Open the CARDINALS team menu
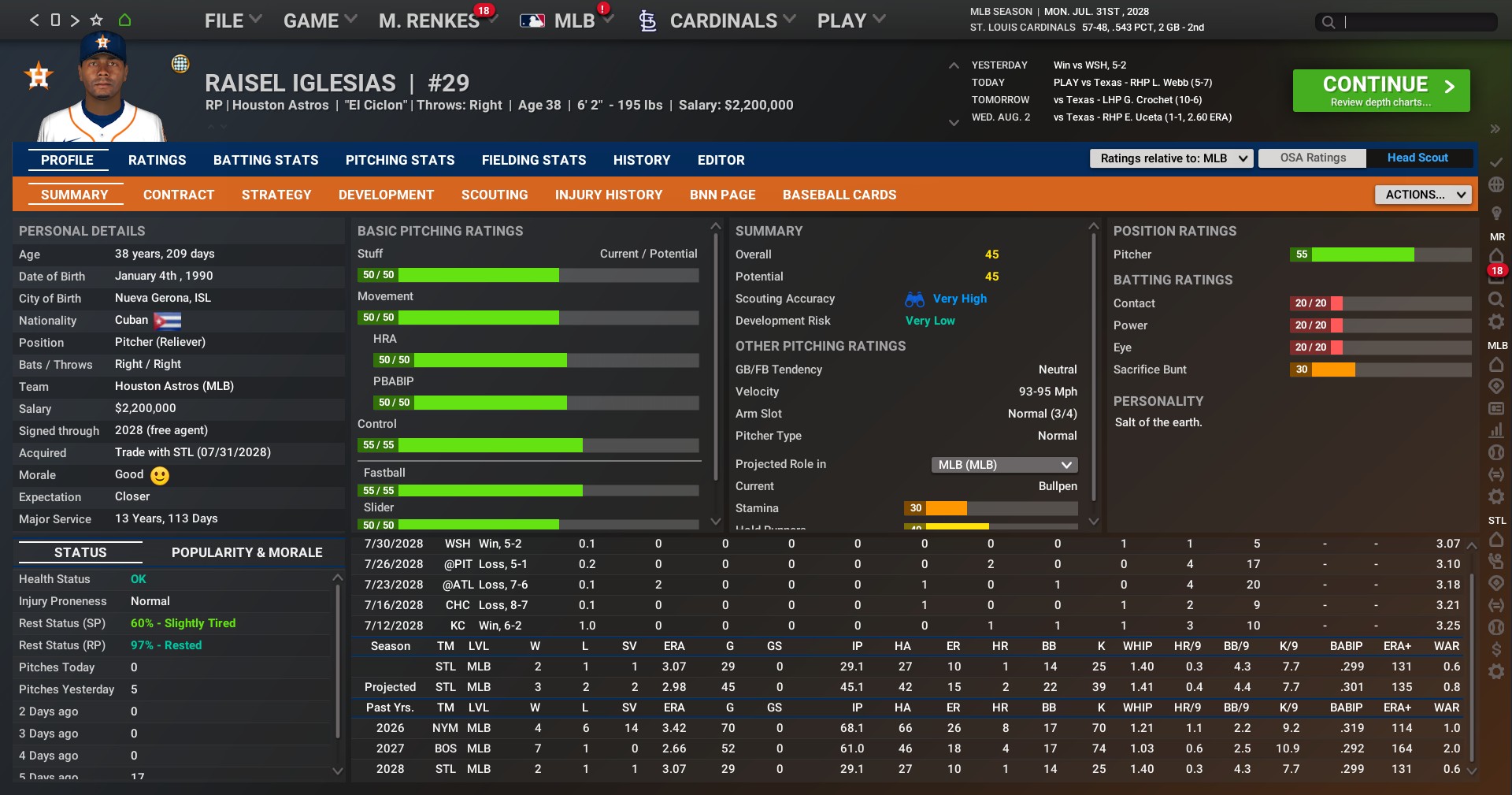 click(x=722, y=21)
